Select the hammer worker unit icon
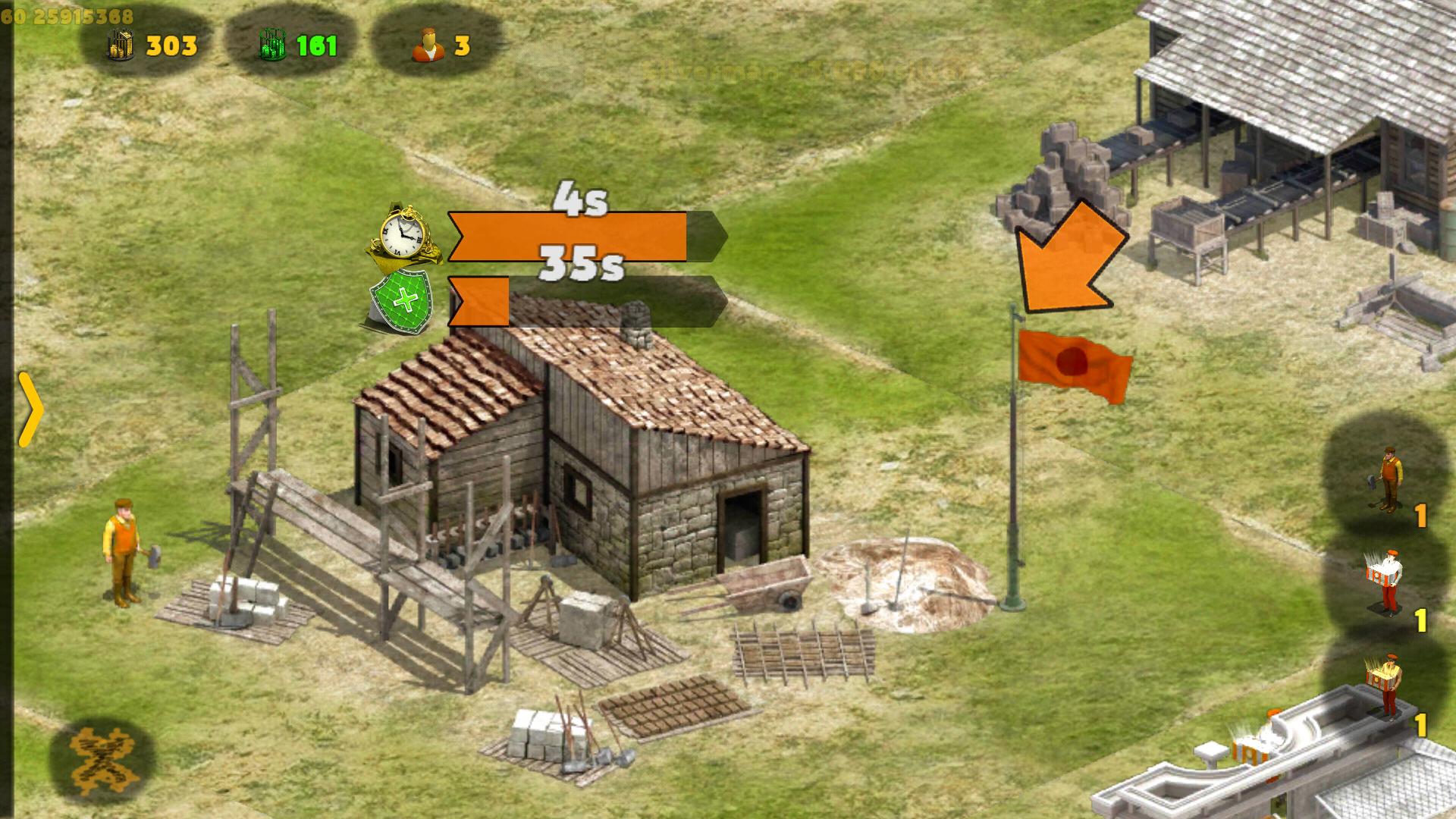The width and height of the screenshot is (1456, 819). coord(1389,479)
